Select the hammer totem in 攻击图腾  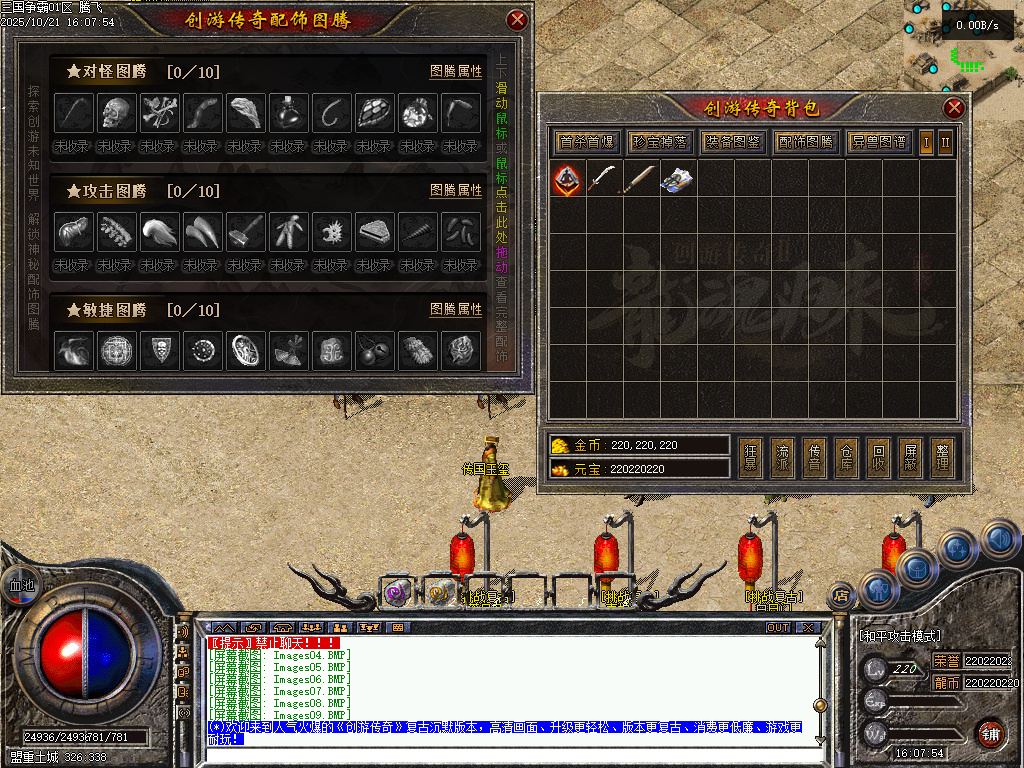(x=245, y=232)
